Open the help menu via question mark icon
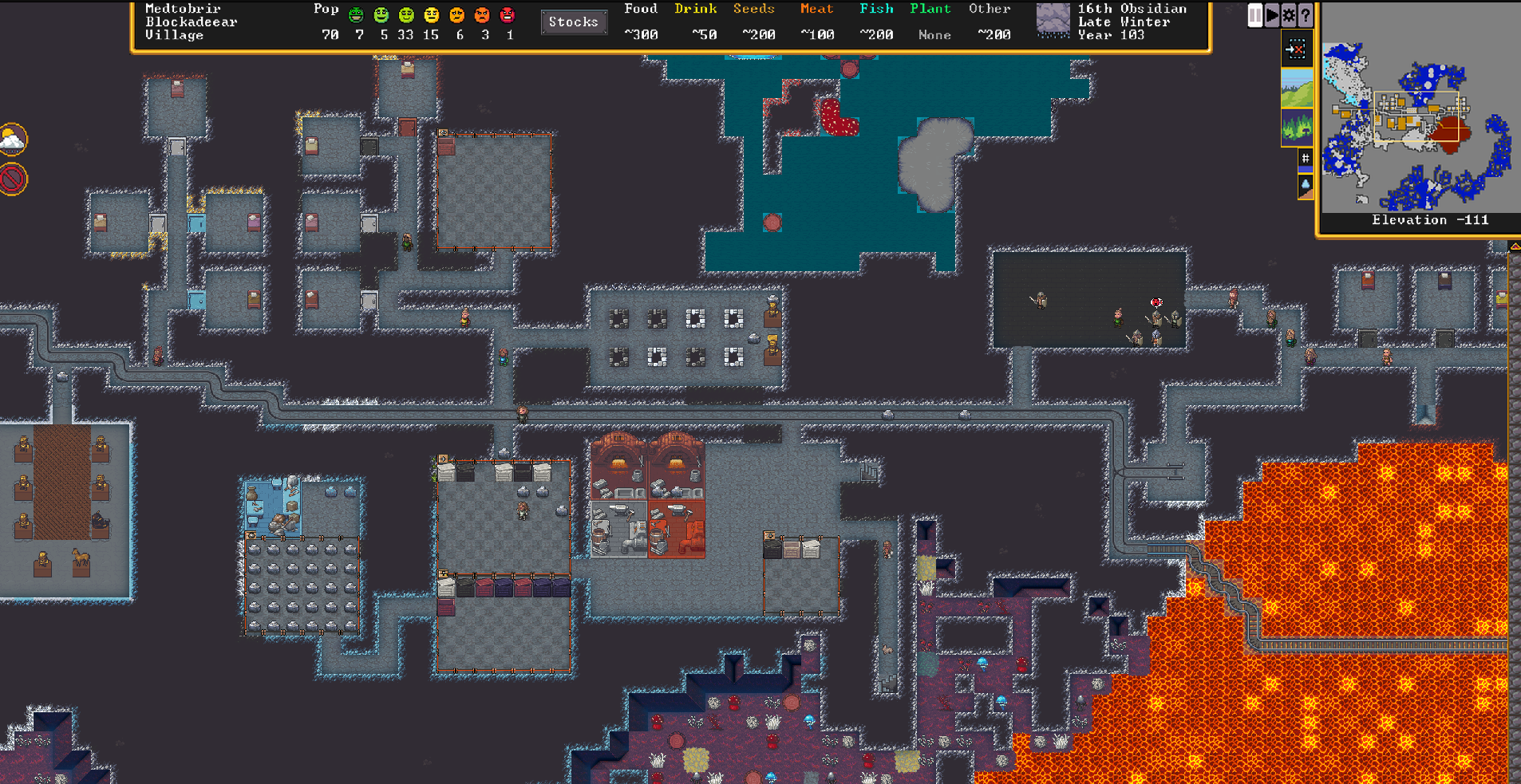 [x=1306, y=16]
